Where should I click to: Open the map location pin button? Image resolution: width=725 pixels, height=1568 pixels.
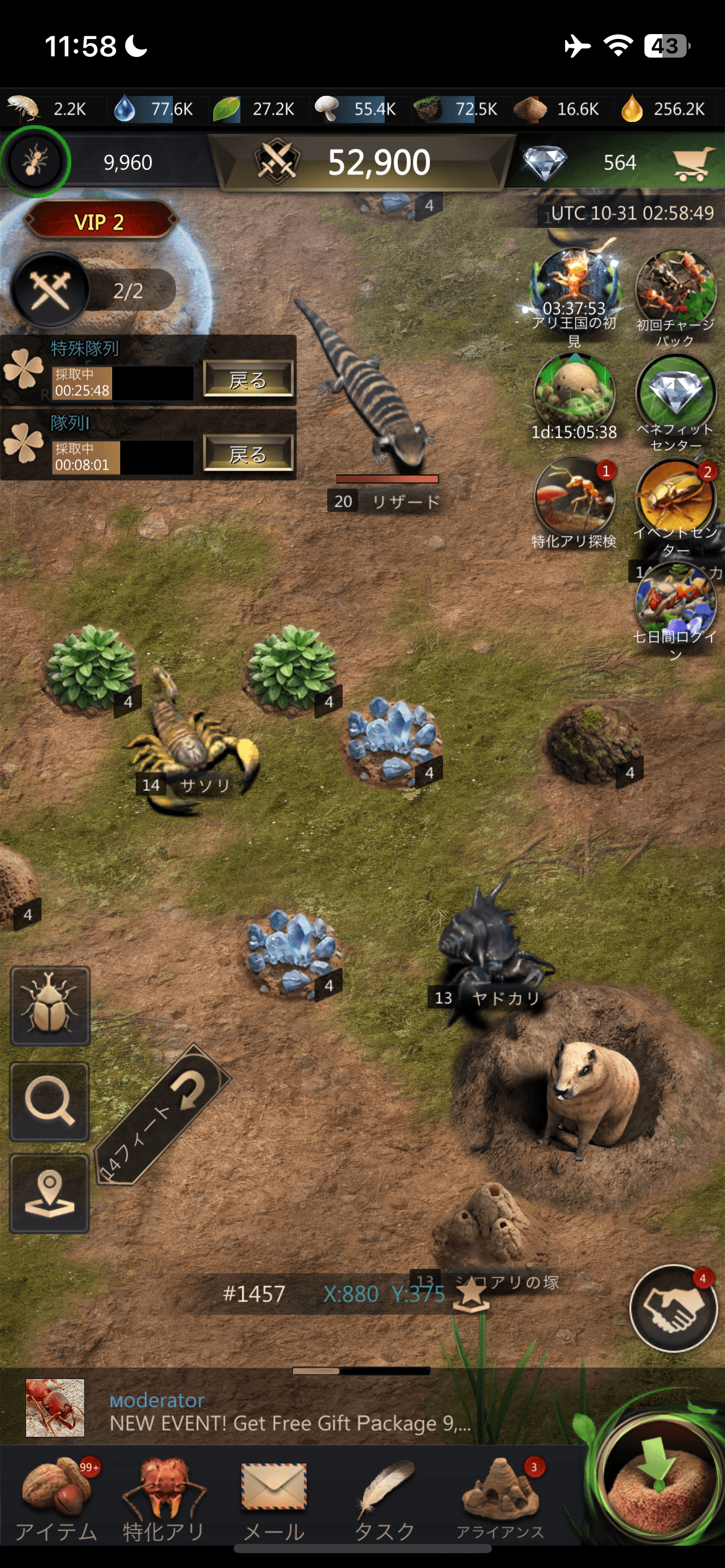point(50,1193)
